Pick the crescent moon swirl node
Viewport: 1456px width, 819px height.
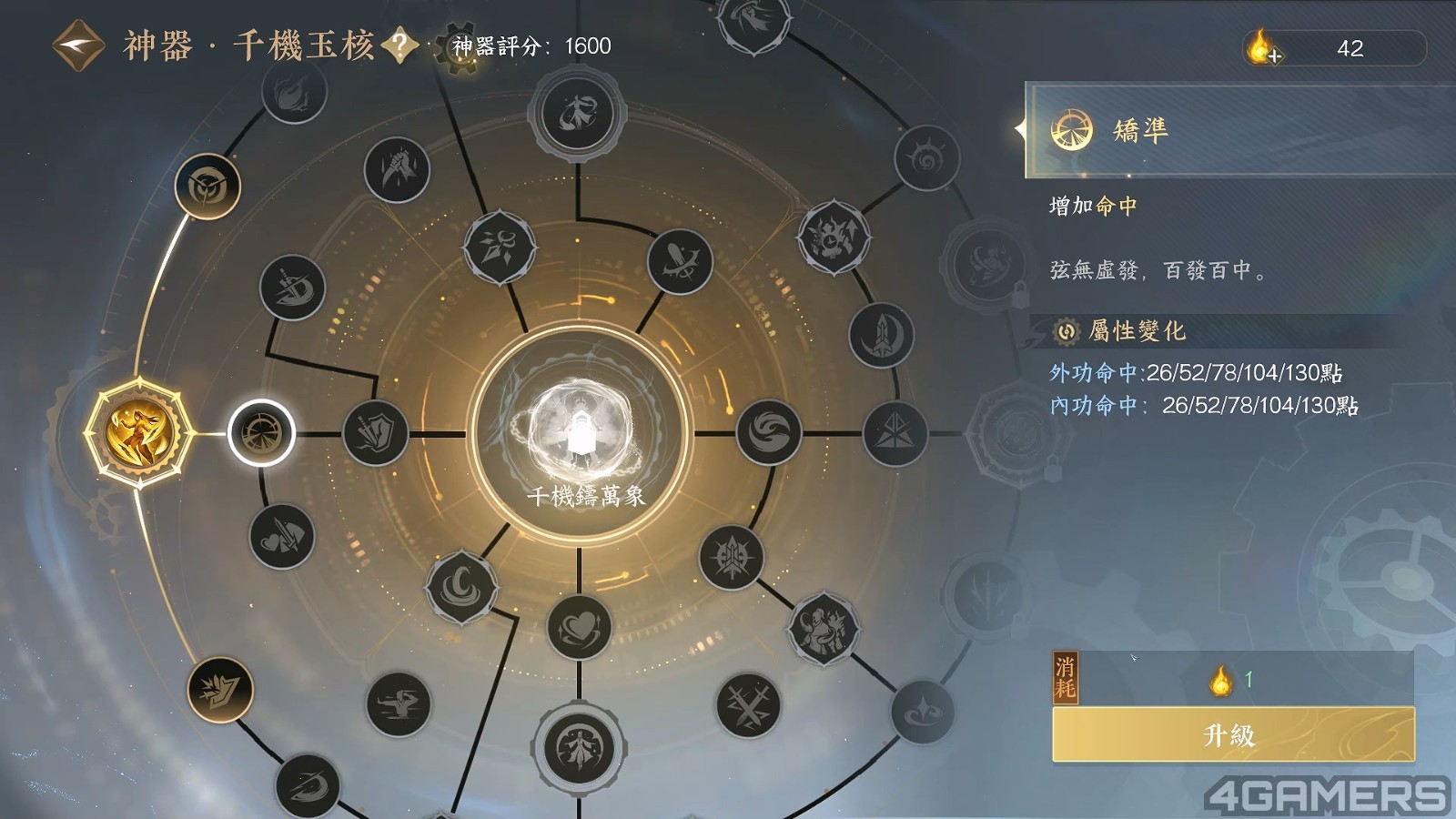pos(462,587)
